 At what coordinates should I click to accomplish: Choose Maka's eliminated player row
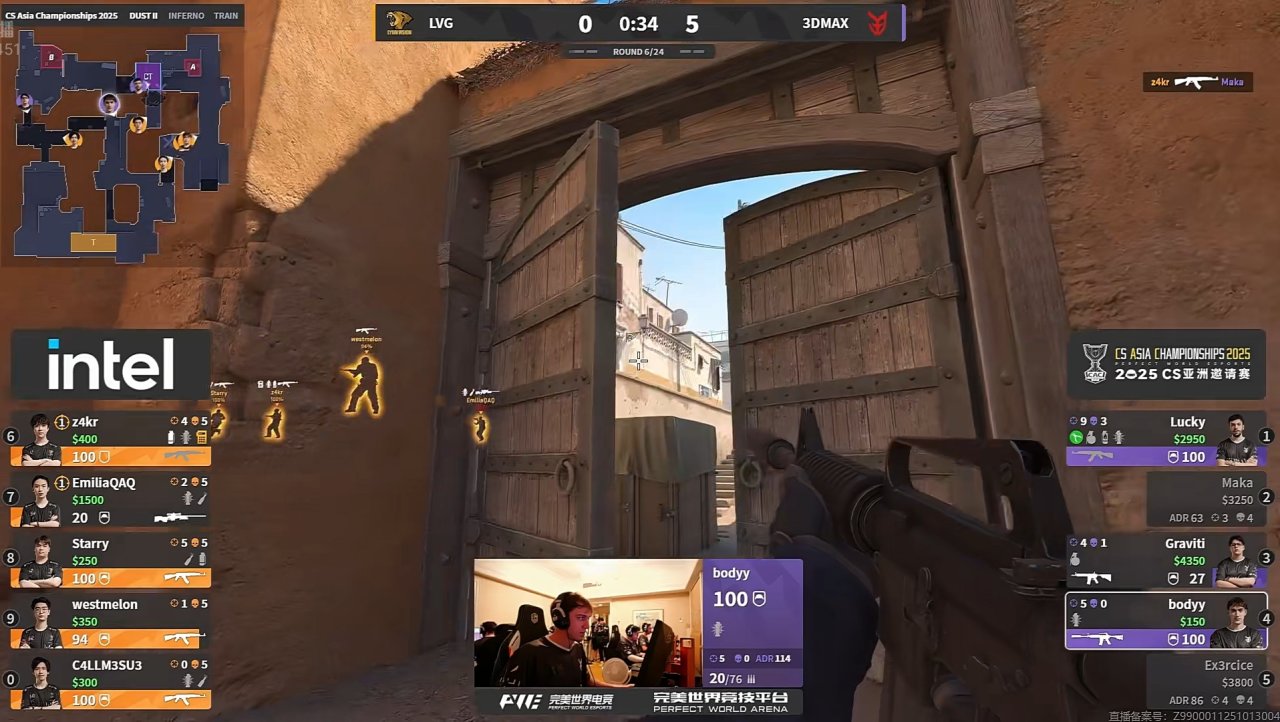tap(1205, 499)
